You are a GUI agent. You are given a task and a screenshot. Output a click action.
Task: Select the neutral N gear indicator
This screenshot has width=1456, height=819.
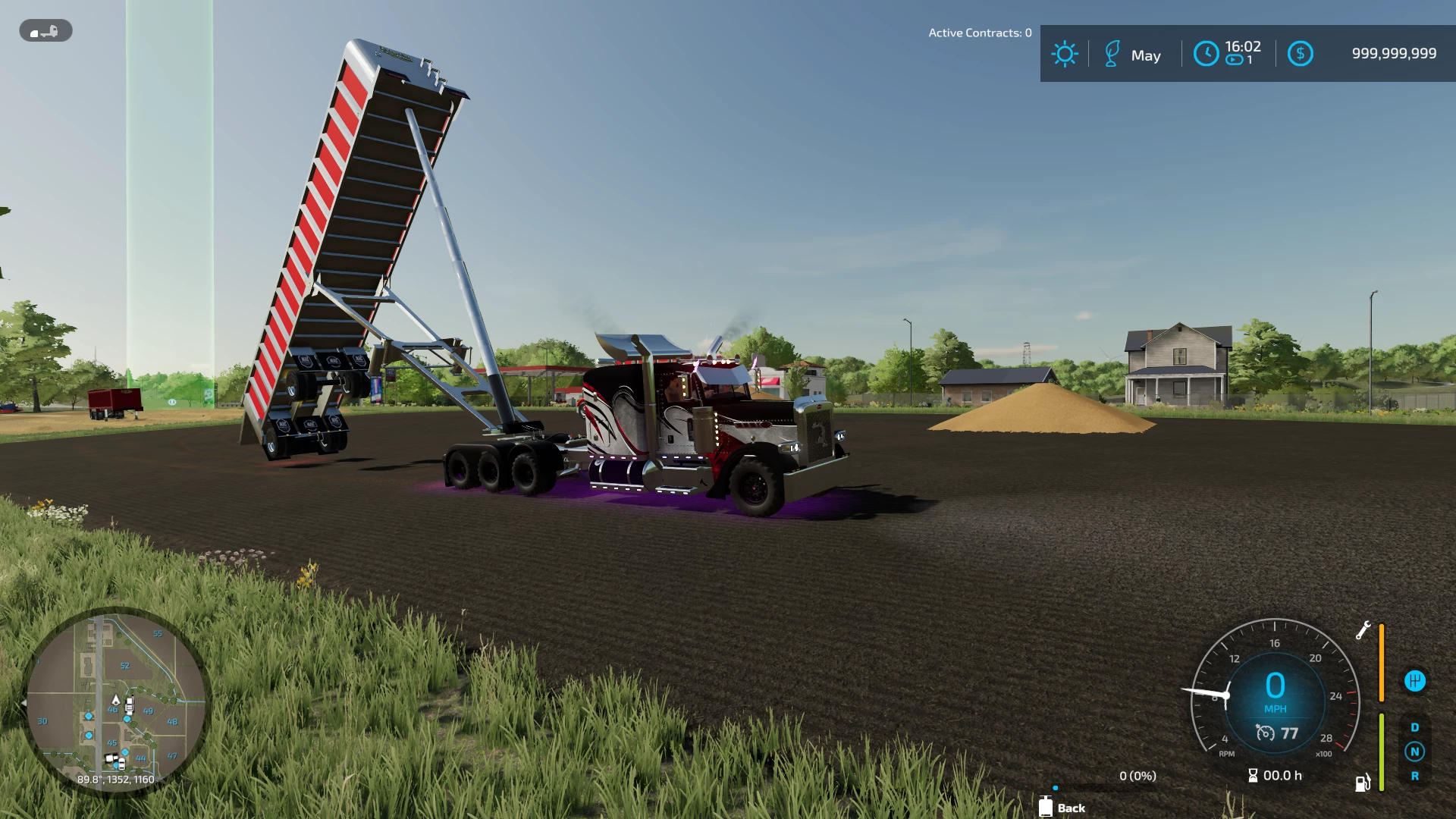tap(1414, 752)
